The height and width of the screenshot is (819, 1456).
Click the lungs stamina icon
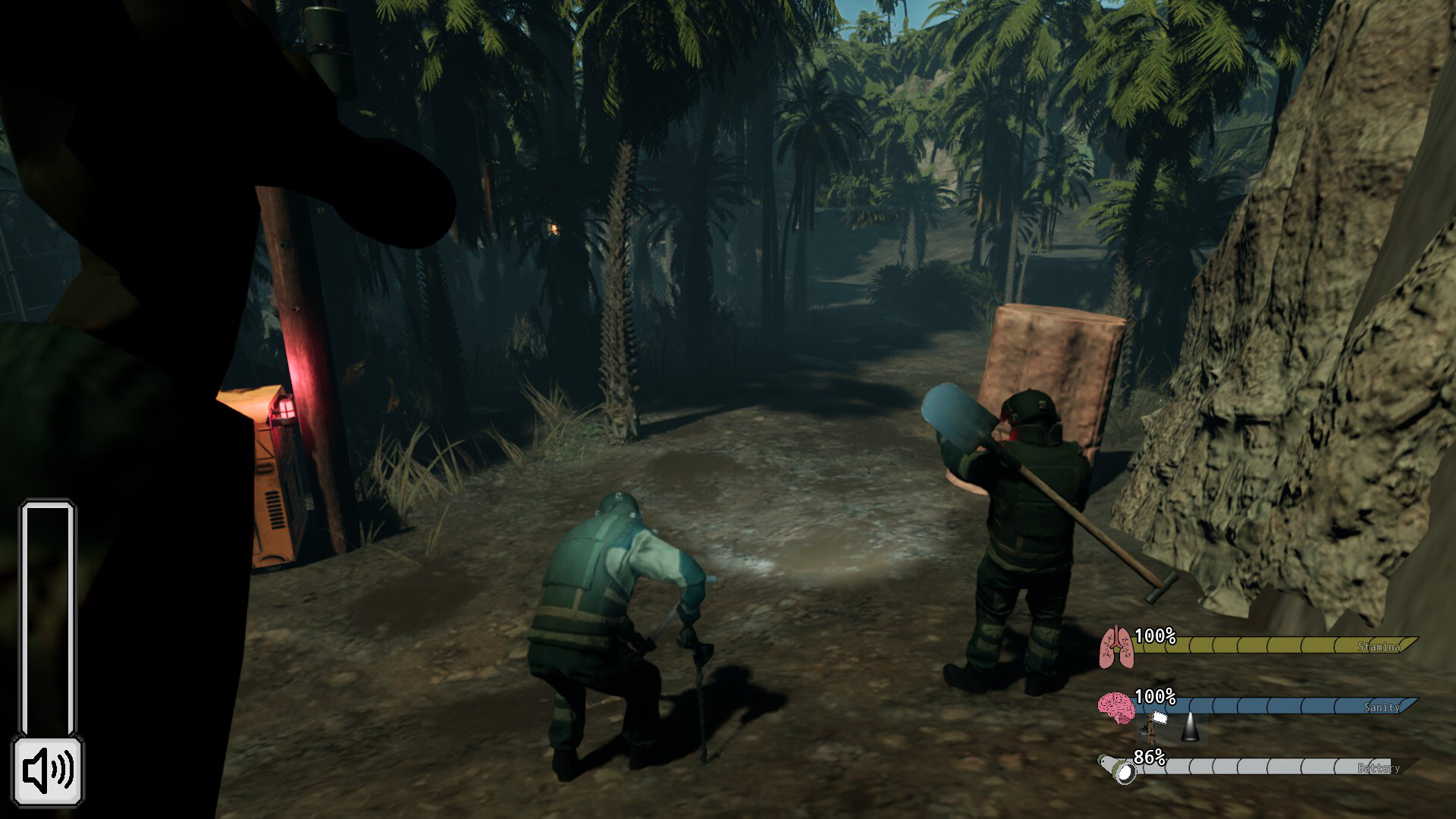pos(1116,647)
